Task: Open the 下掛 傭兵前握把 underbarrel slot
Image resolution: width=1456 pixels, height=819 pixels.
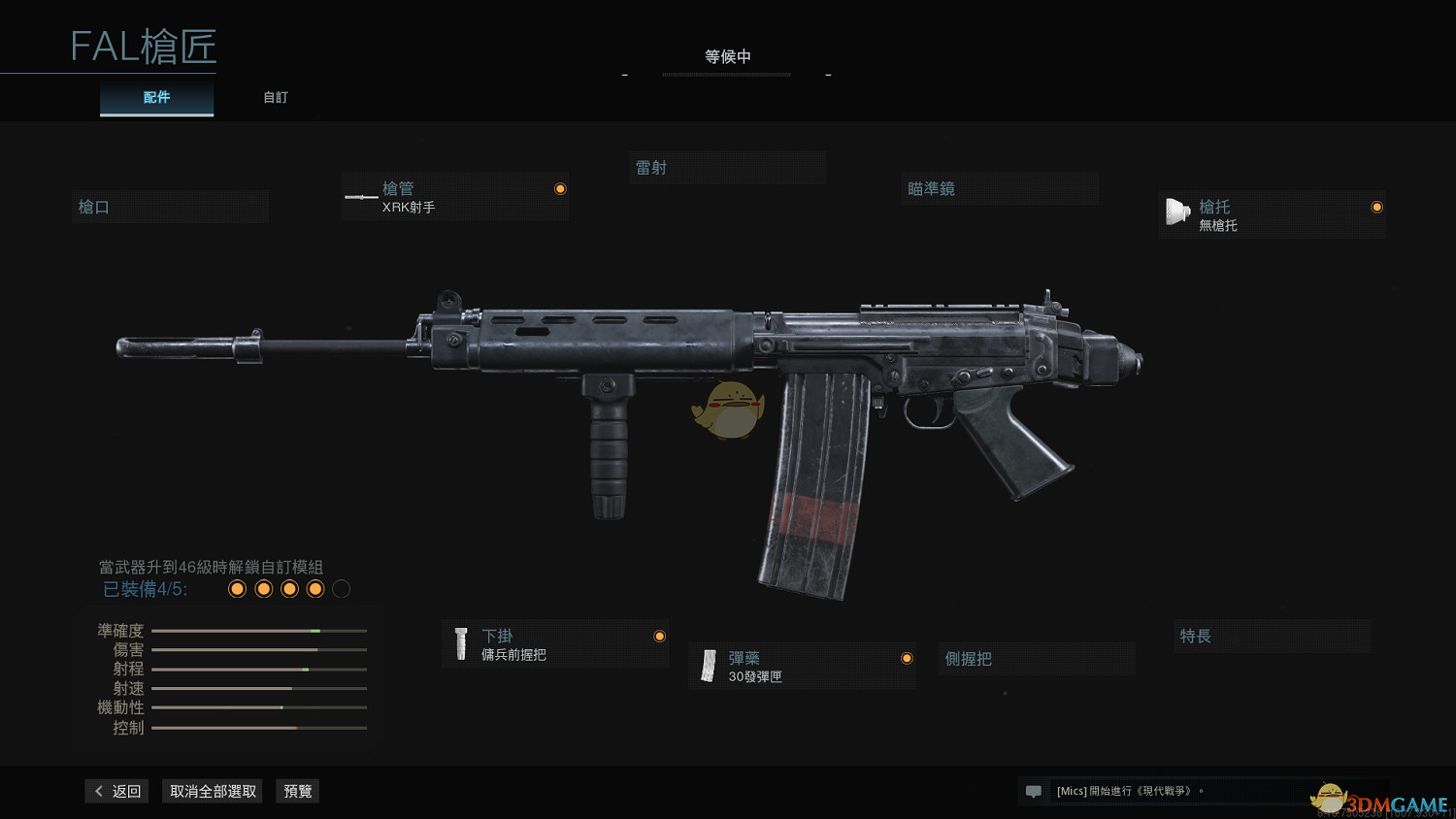Action: pyautogui.click(x=555, y=644)
